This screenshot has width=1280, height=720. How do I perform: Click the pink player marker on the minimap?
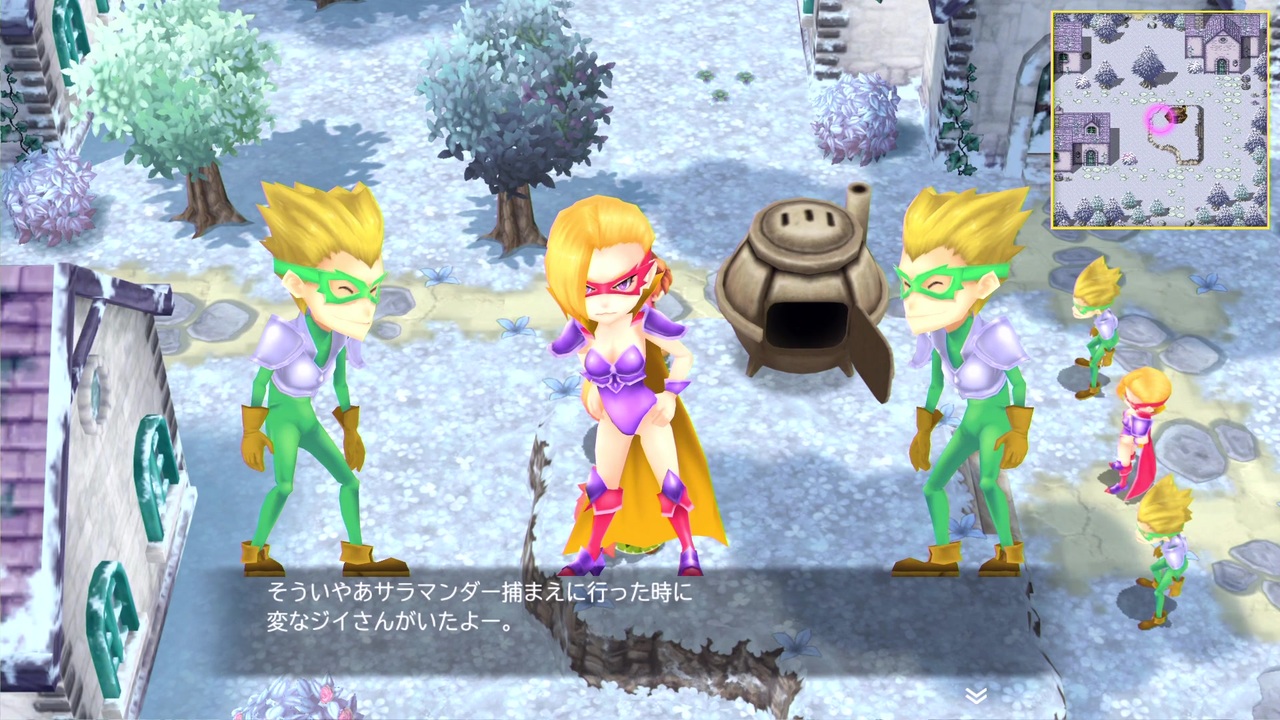point(1158,117)
